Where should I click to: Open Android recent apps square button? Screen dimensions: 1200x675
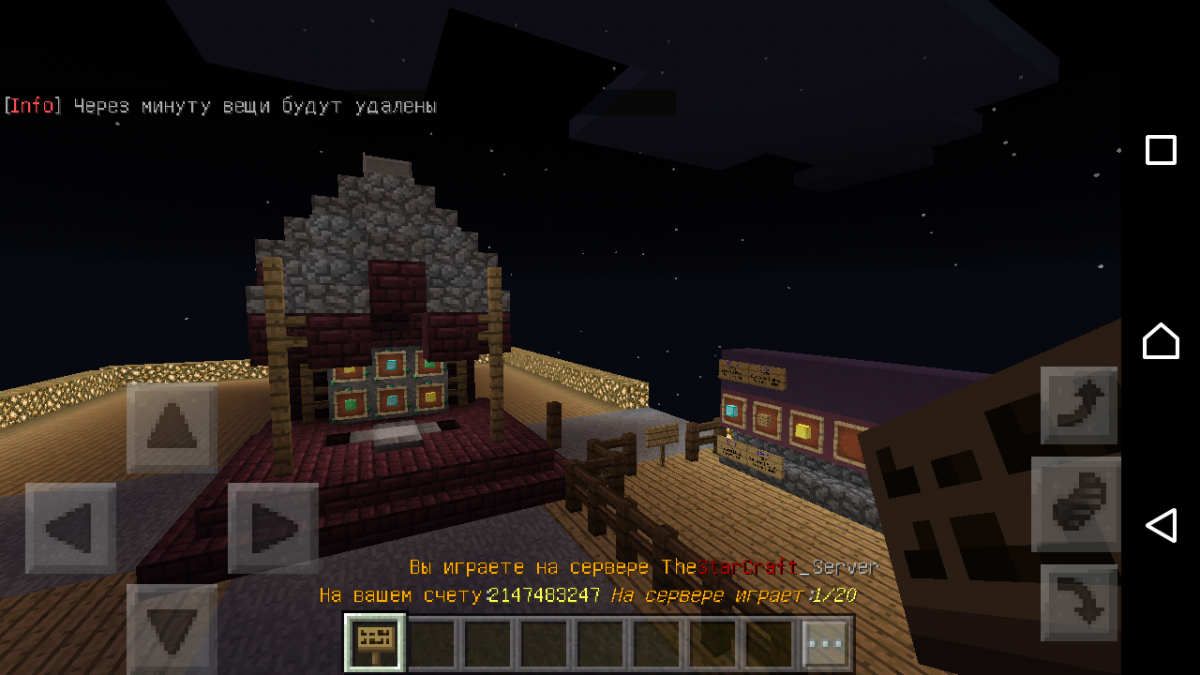pos(1160,151)
